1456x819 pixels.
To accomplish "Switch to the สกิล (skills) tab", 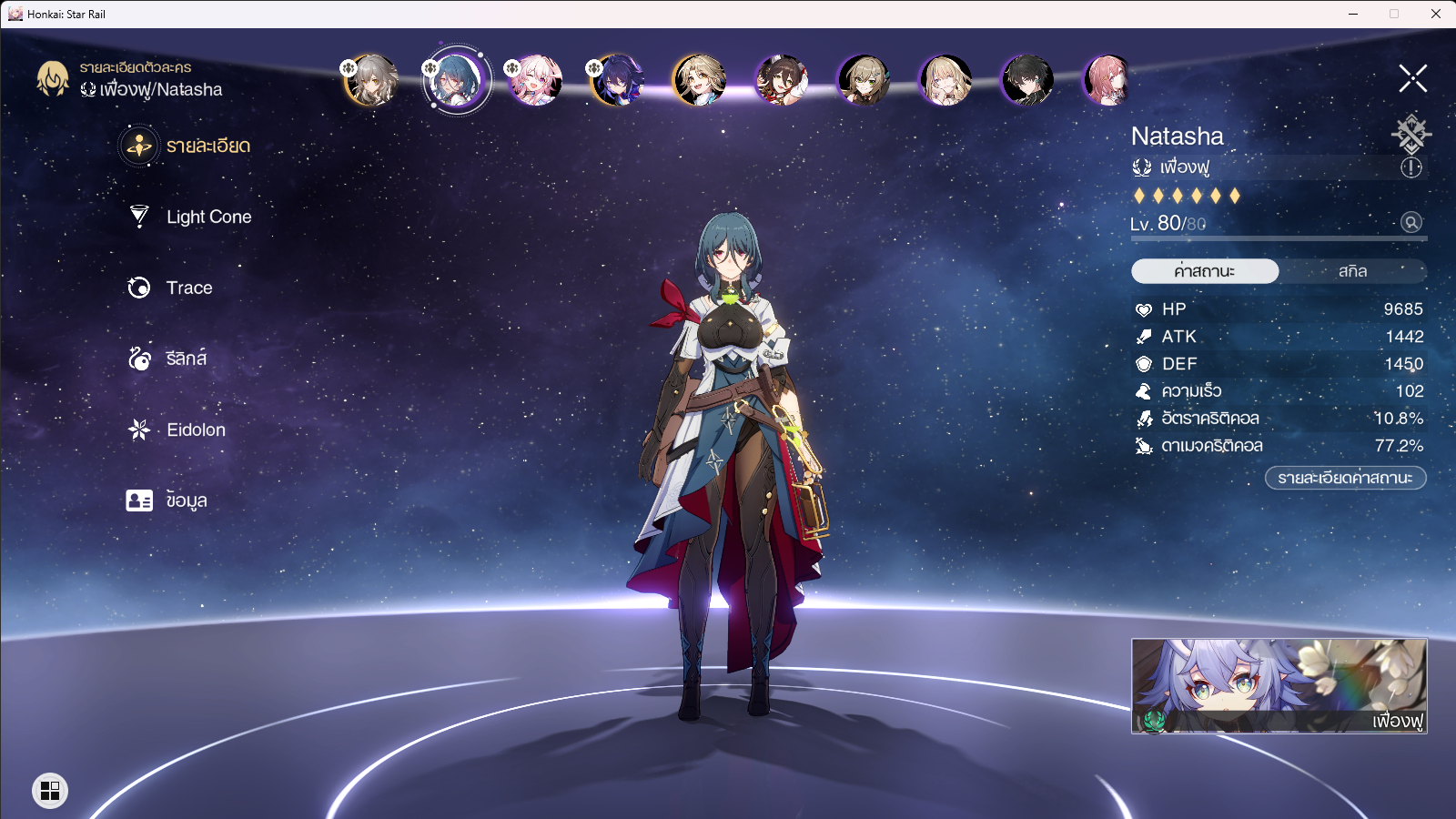I will pos(1353,270).
